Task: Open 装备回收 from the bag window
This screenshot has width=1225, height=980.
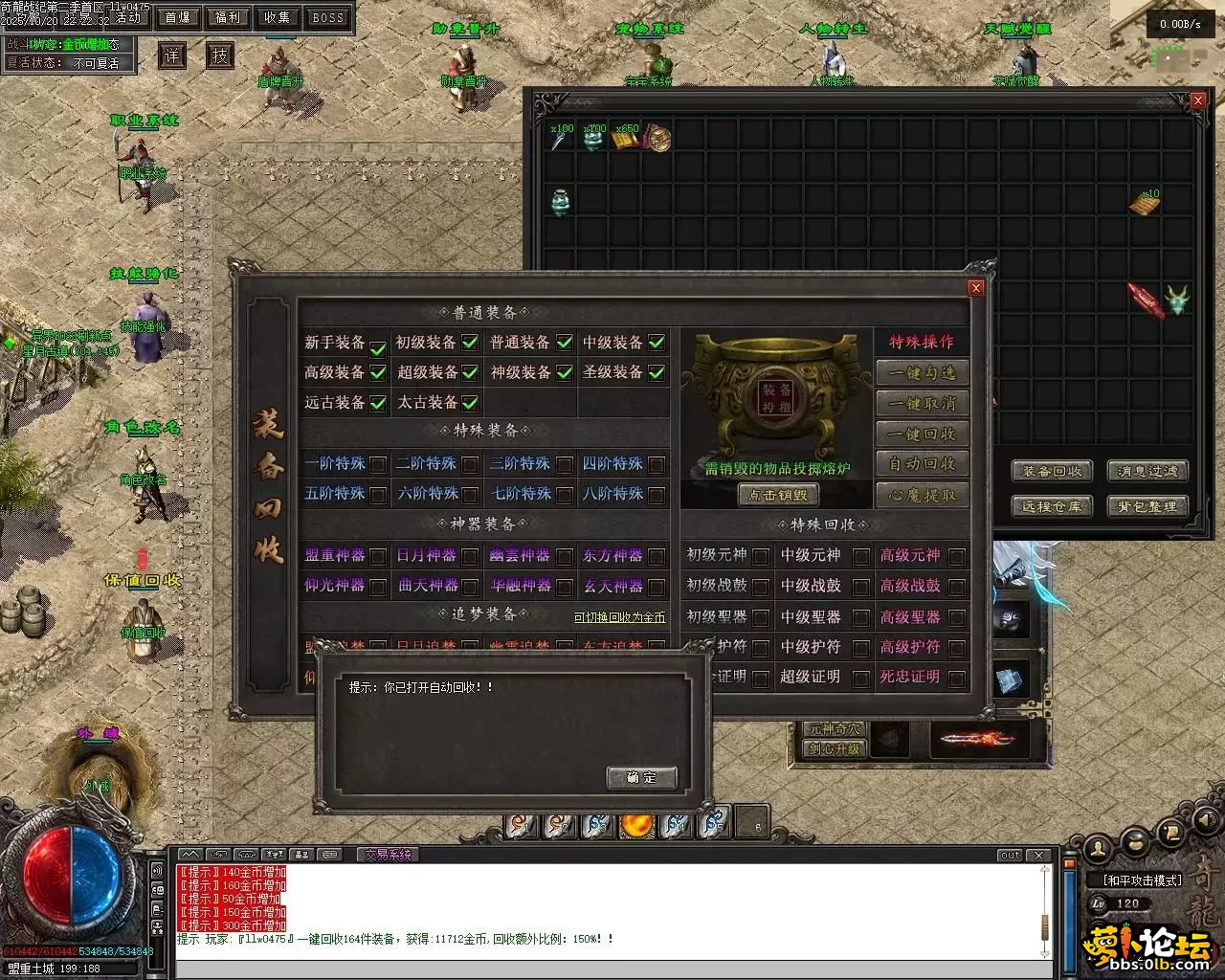Action: pyautogui.click(x=1052, y=471)
